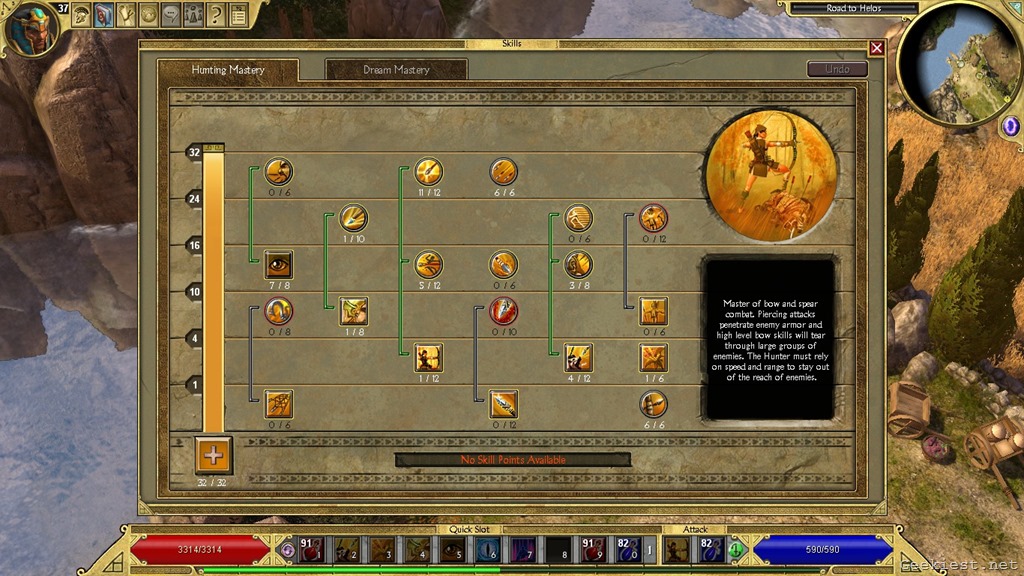Pick the archer skill showing 1 / 12

click(x=428, y=357)
